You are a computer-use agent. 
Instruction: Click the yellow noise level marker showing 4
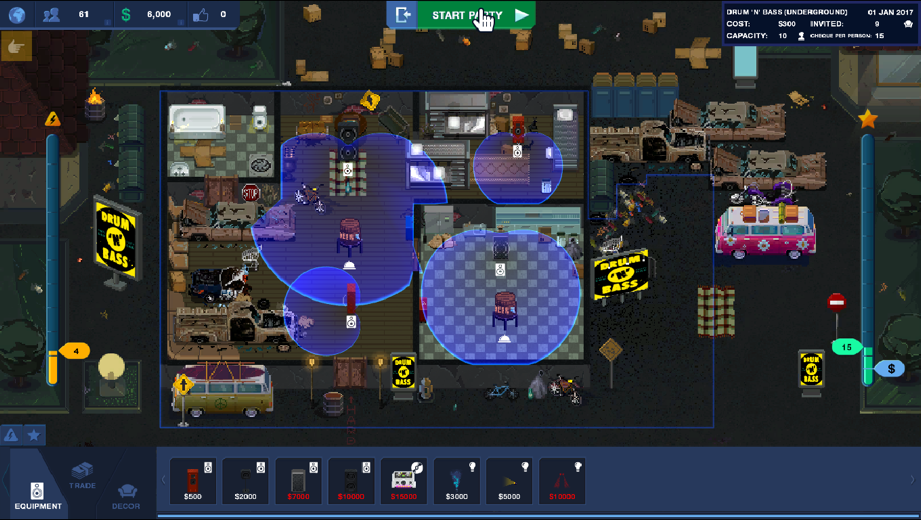coord(75,351)
